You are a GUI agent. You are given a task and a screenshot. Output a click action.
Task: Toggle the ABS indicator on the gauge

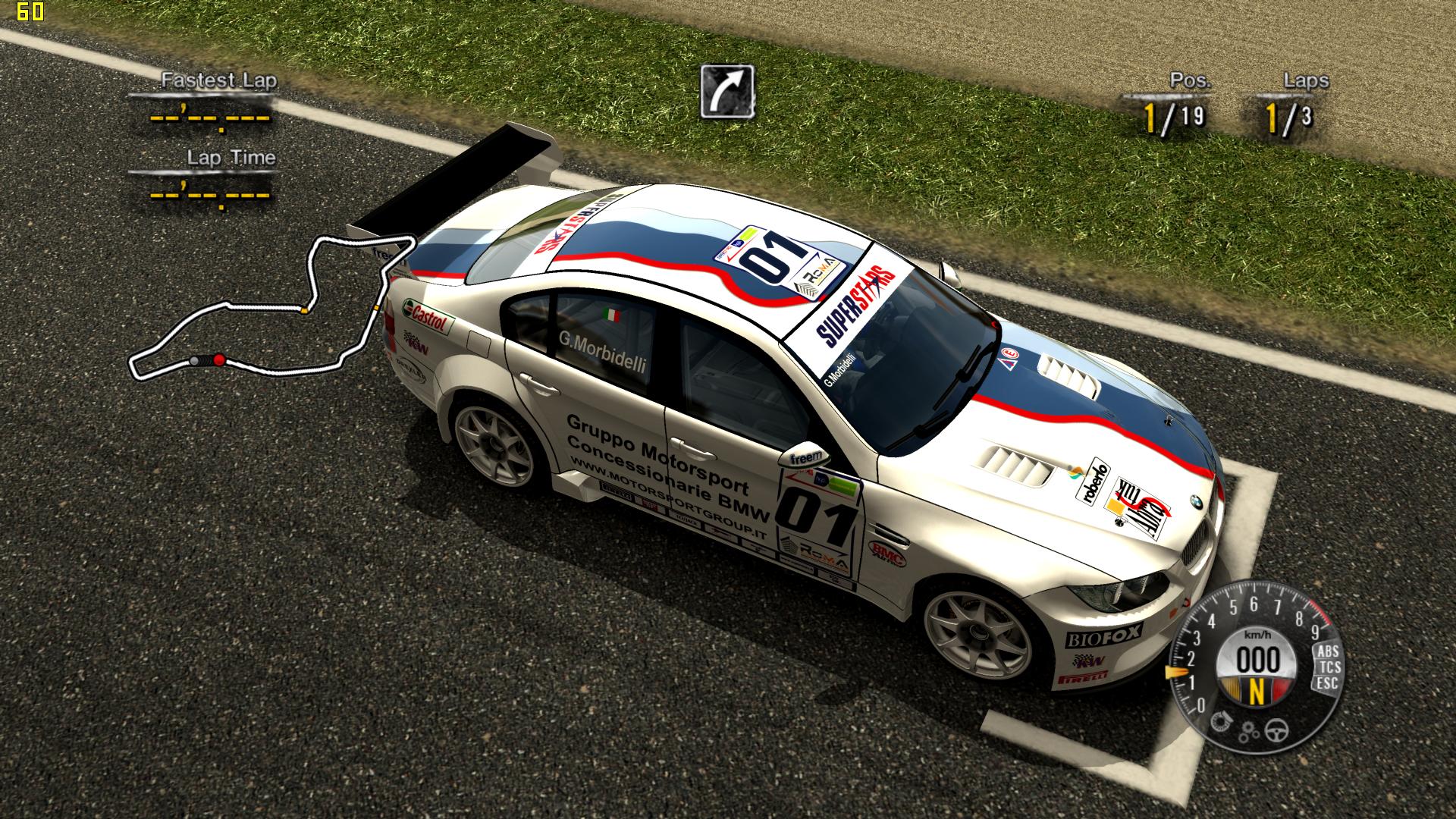(x=1328, y=651)
